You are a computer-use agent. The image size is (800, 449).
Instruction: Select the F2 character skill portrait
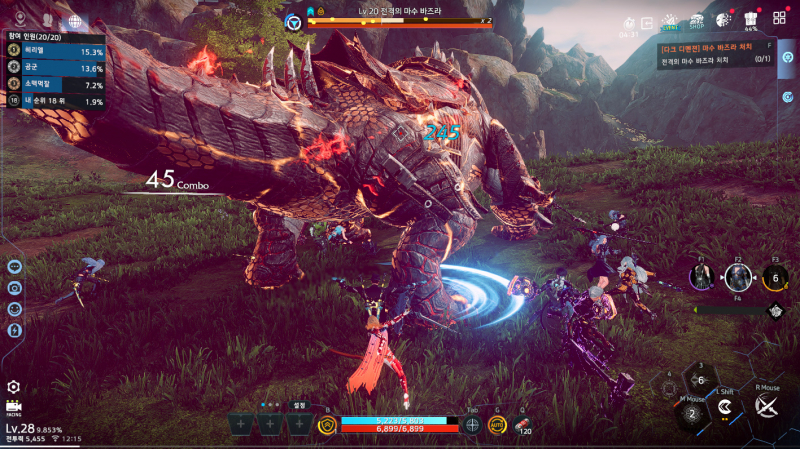738,279
